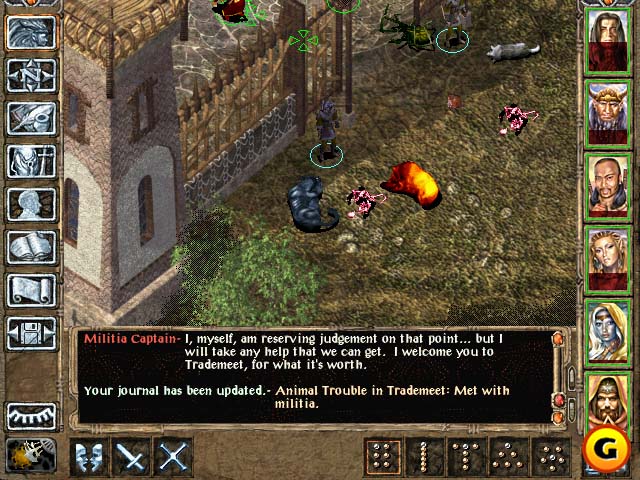Choose the single sword attack action
This screenshot has height=480, width=640.
click(x=132, y=457)
